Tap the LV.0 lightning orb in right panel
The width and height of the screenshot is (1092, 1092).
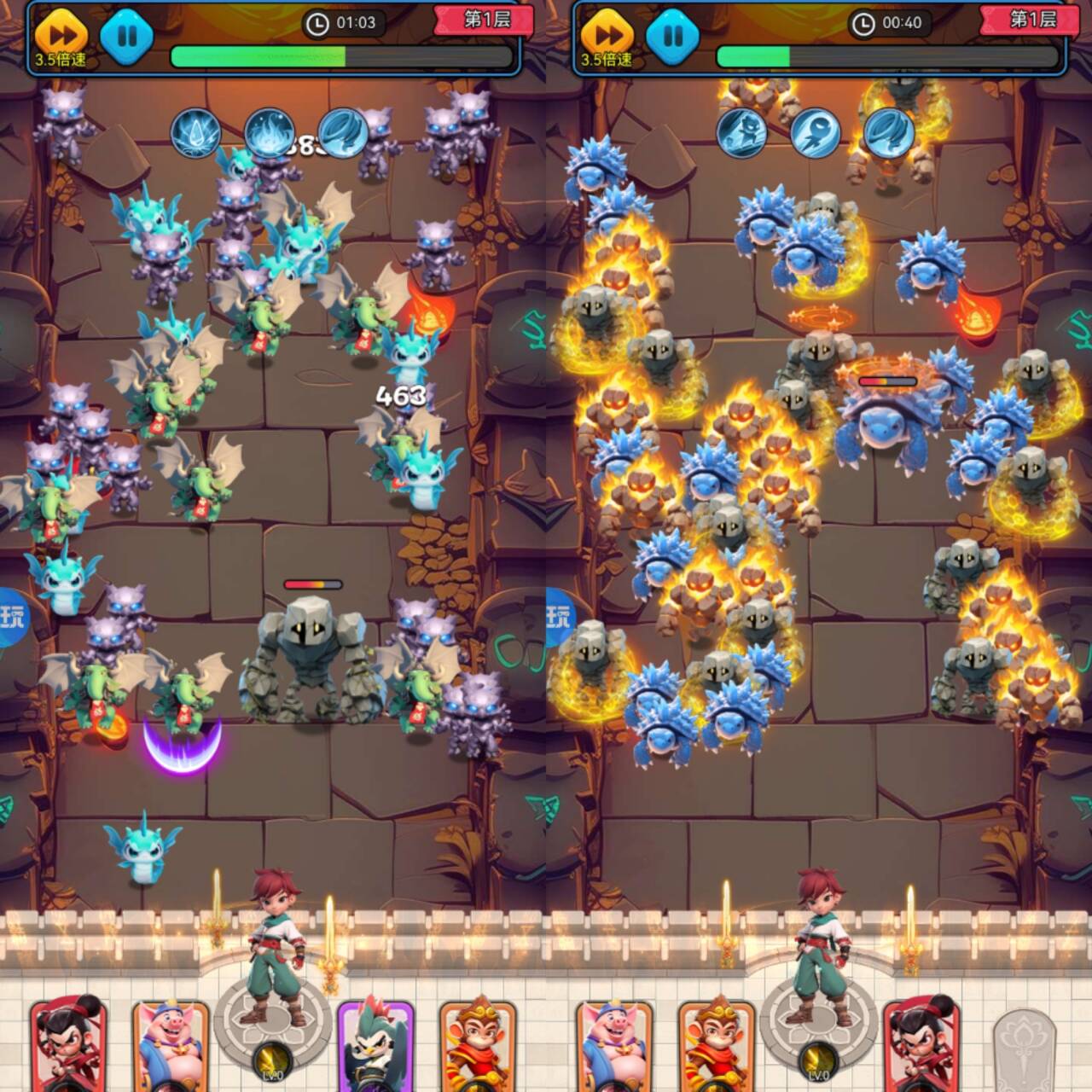tap(819, 1062)
